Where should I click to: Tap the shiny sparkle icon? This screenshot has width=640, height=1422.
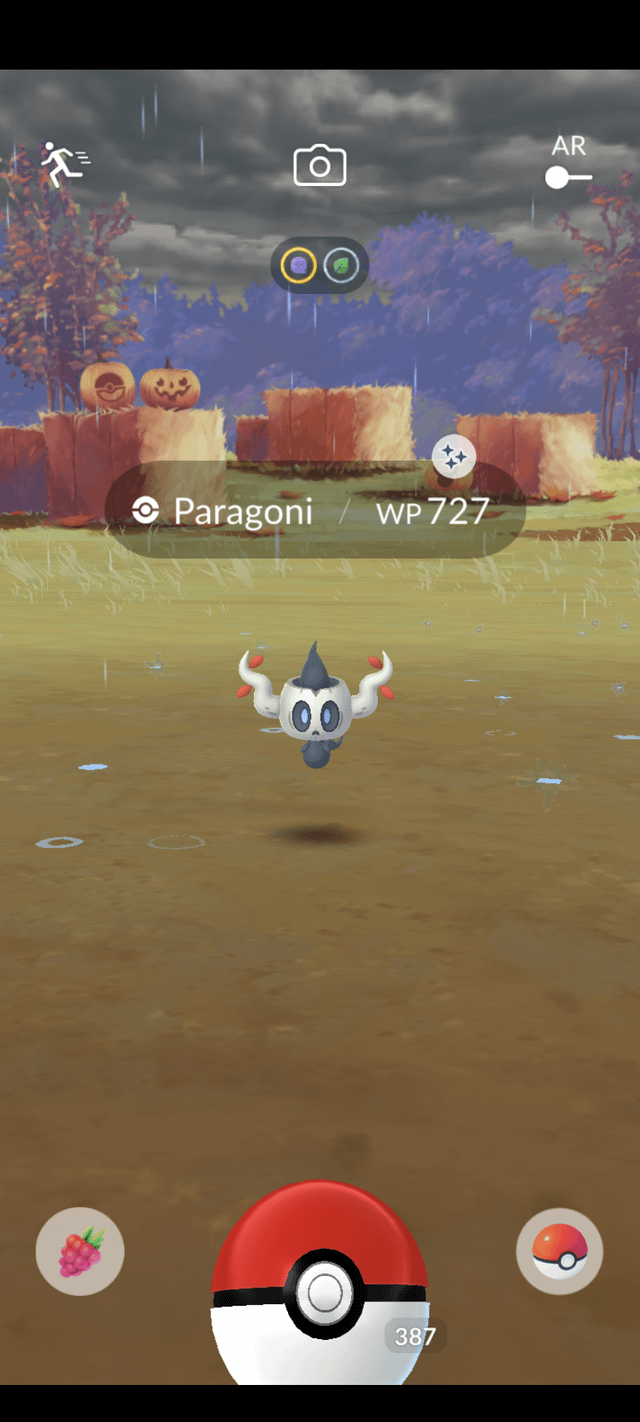[454, 457]
